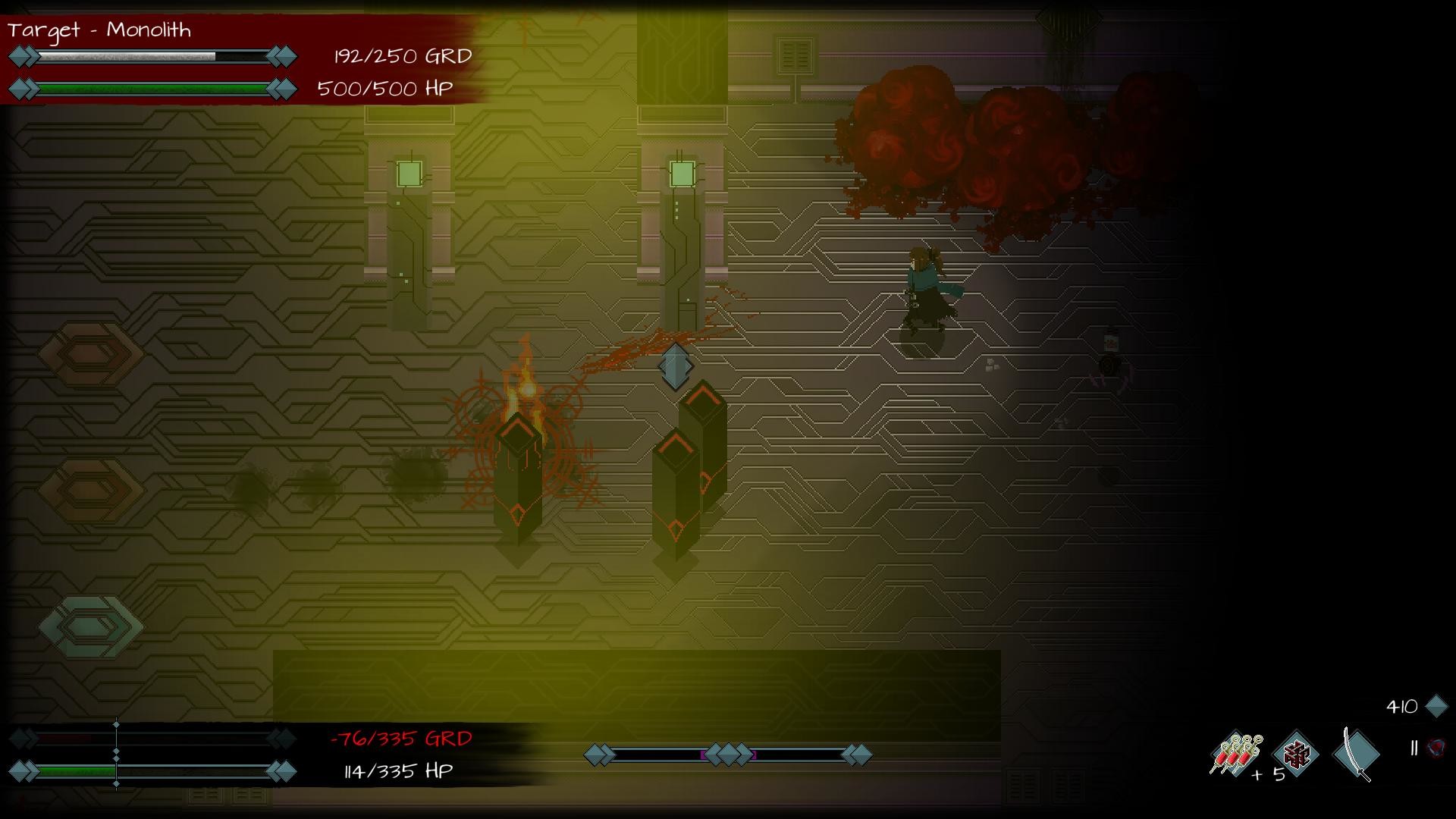Click the Target - Monolith title banner

click(99, 30)
